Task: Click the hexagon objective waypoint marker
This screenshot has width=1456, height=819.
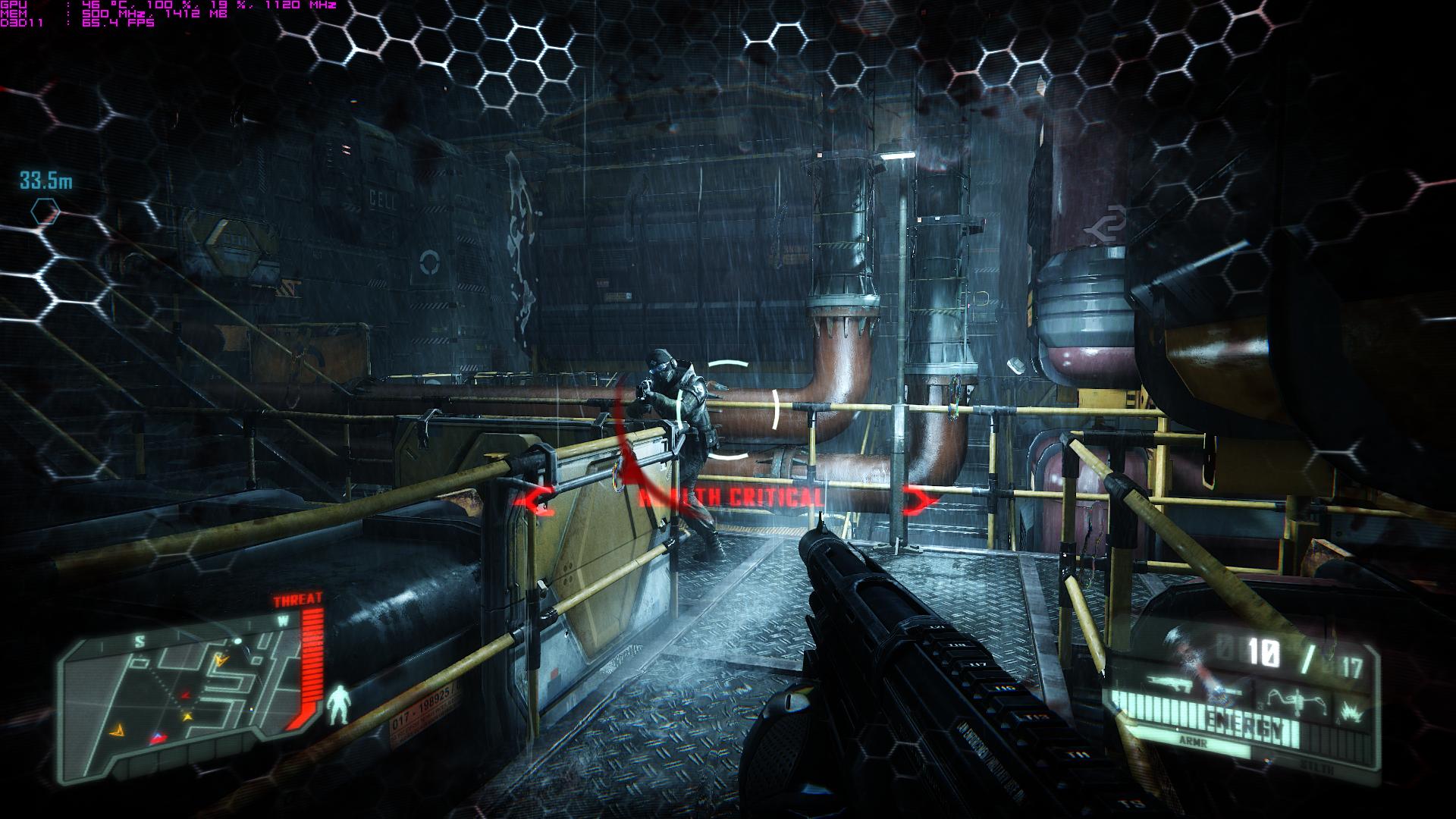Action: [45, 212]
